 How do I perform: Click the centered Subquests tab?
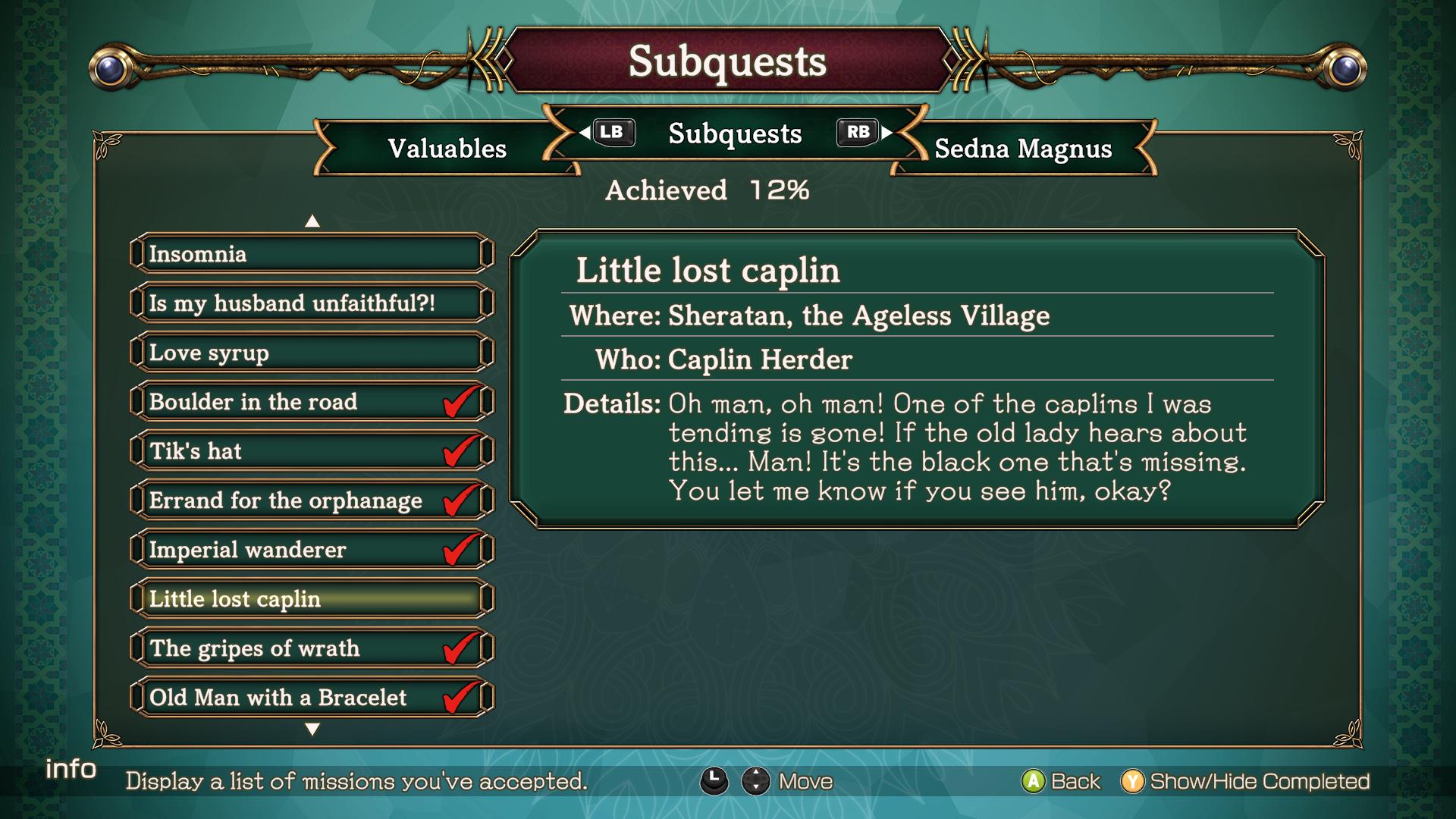tap(734, 134)
